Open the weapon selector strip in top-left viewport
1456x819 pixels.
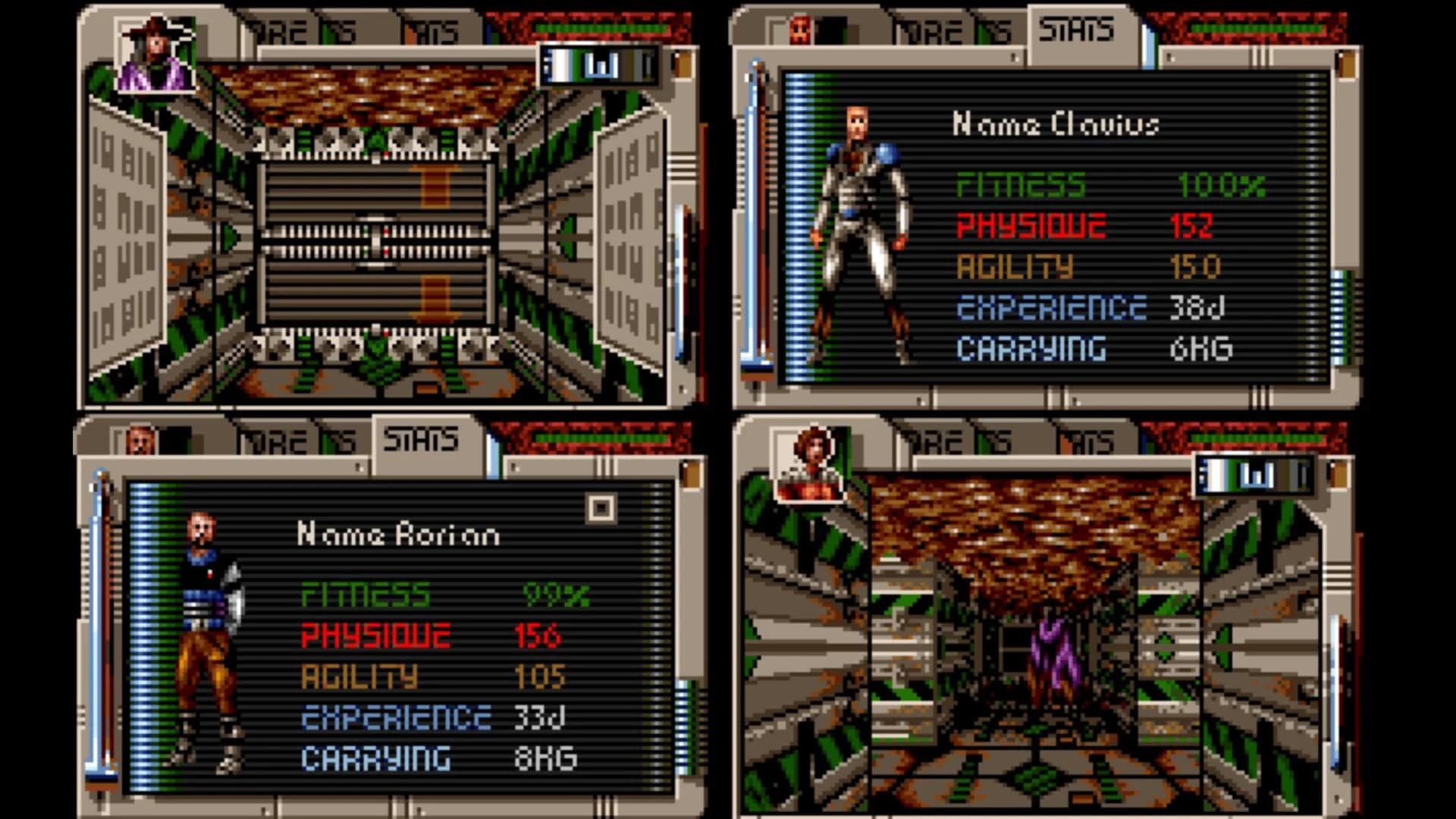point(599,67)
